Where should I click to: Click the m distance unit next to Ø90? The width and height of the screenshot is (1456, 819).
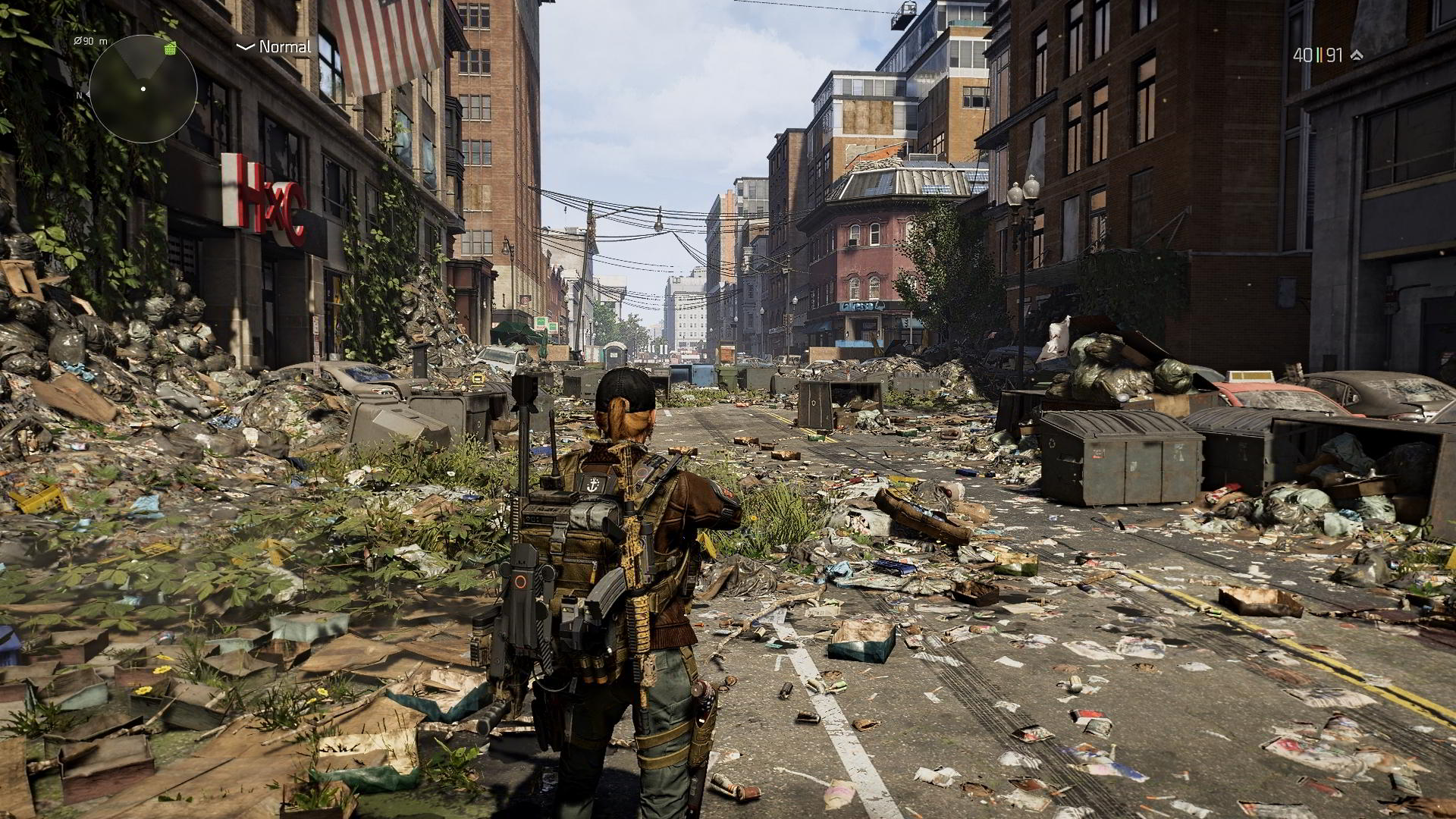coord(104,42)
